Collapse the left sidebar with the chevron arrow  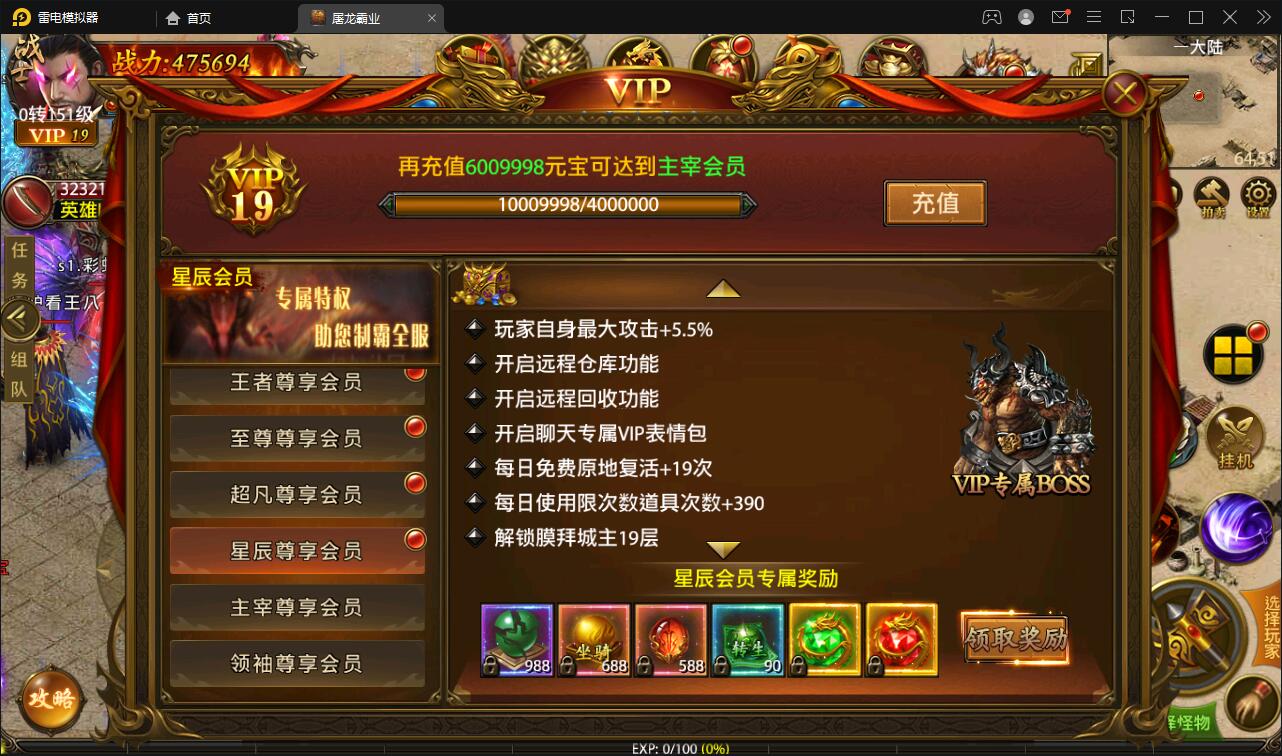[x=20, y=320]
